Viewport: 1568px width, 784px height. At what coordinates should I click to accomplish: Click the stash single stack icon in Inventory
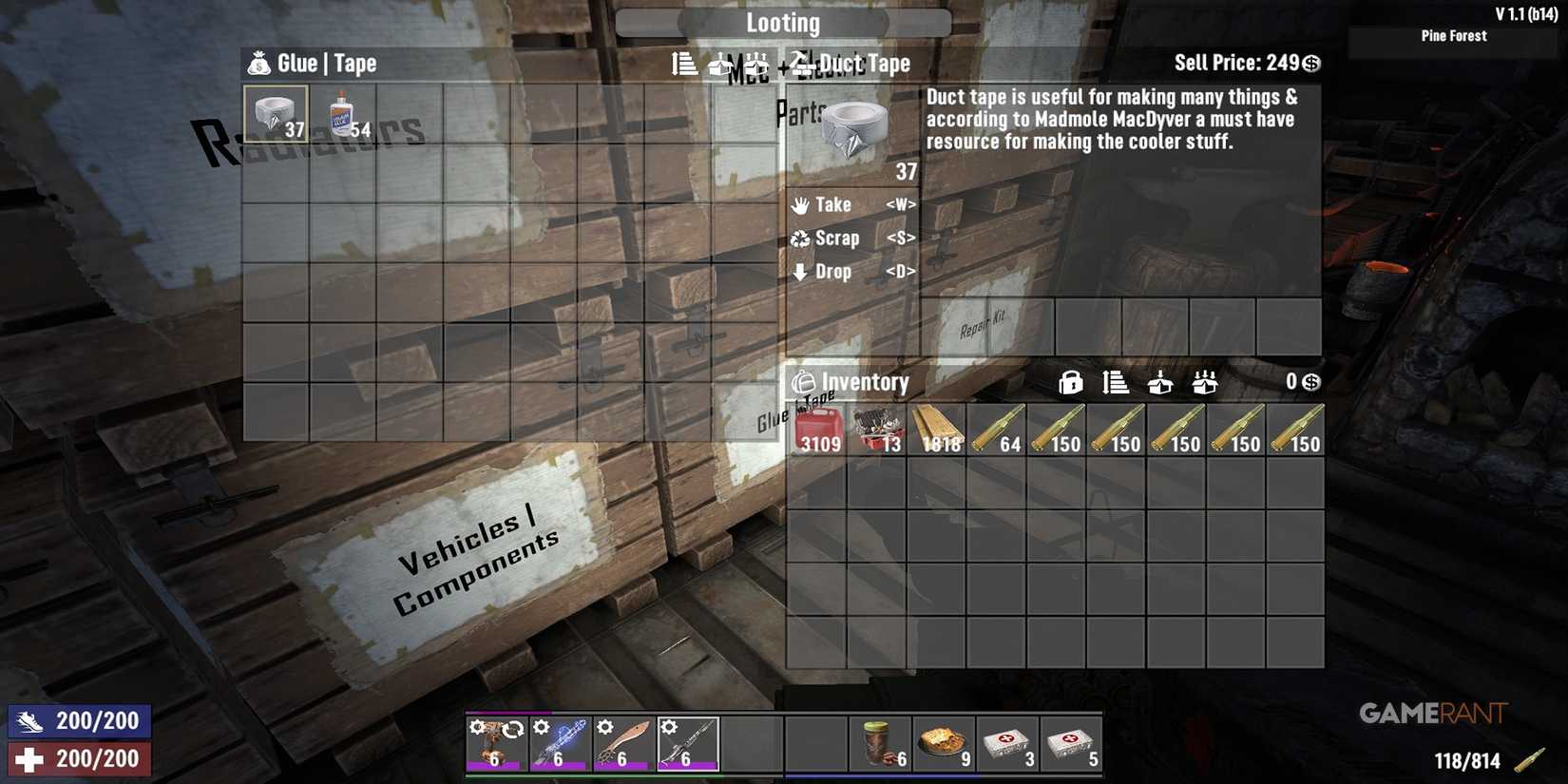tap(1161, 382)
